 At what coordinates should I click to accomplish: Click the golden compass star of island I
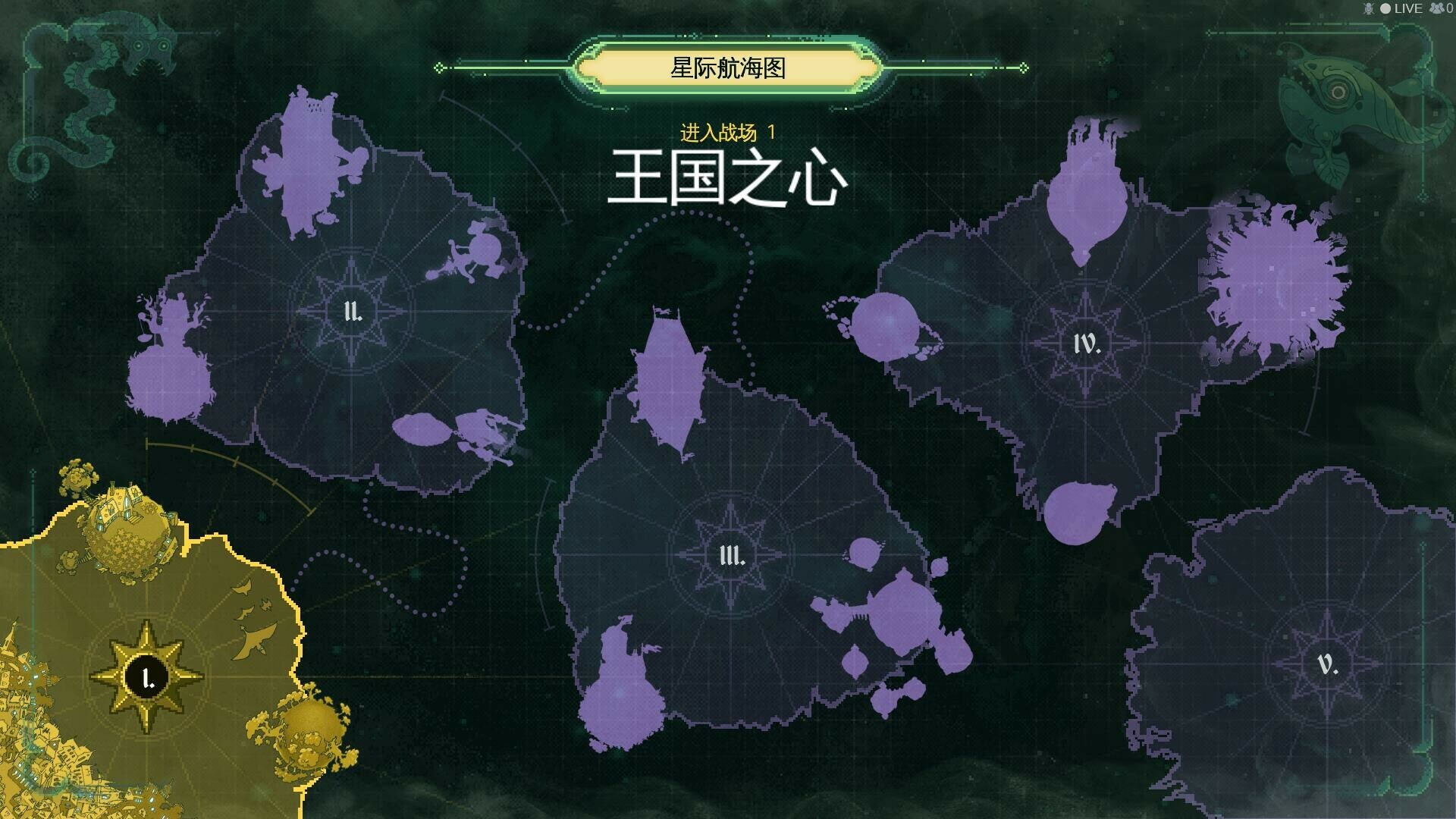coord(146,677)
